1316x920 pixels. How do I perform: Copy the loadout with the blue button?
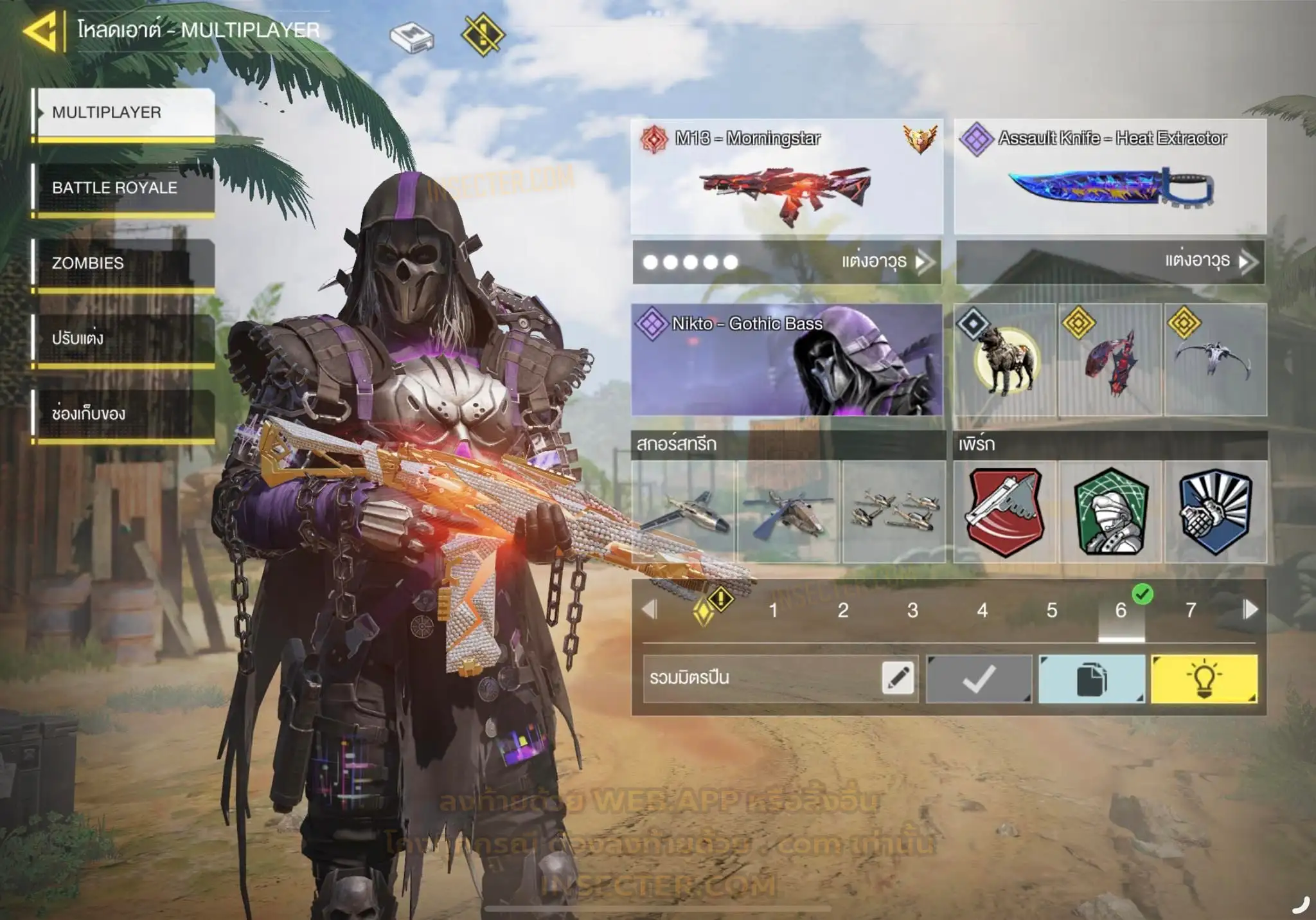tap(1091, 679)
